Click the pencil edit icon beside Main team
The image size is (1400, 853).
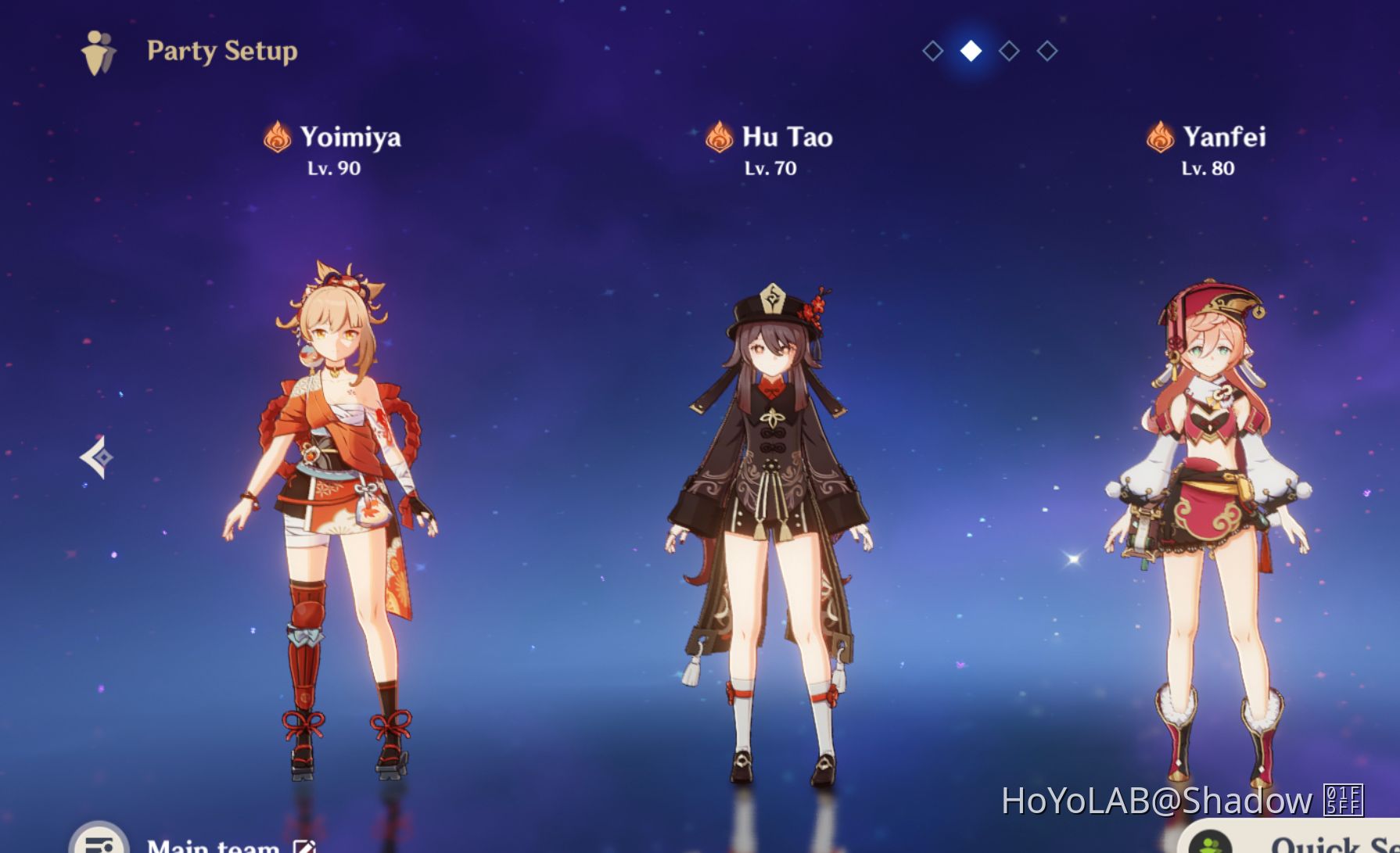(x=304, y=845)
